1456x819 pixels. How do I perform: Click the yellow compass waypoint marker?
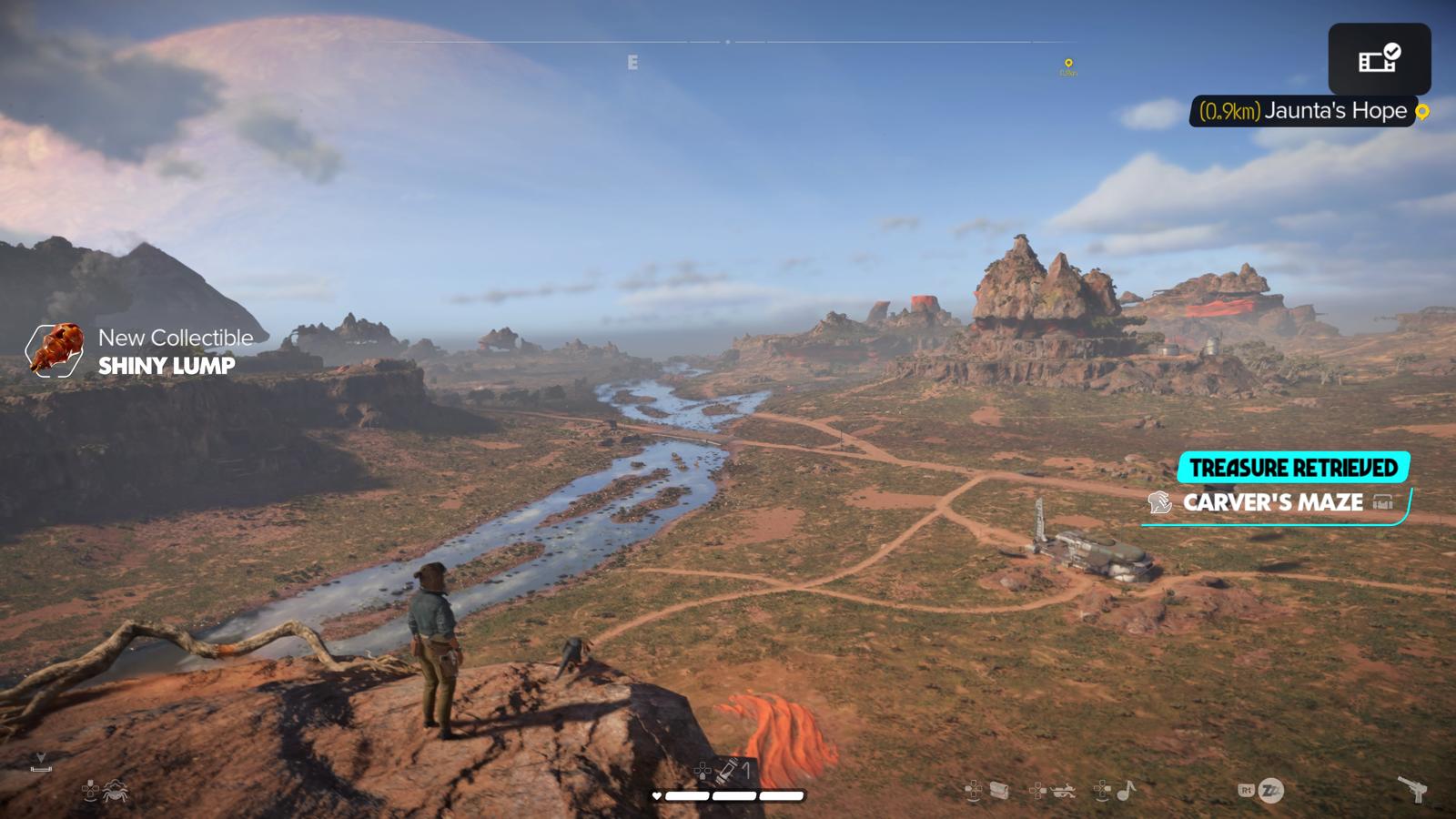pos(1068,64)
